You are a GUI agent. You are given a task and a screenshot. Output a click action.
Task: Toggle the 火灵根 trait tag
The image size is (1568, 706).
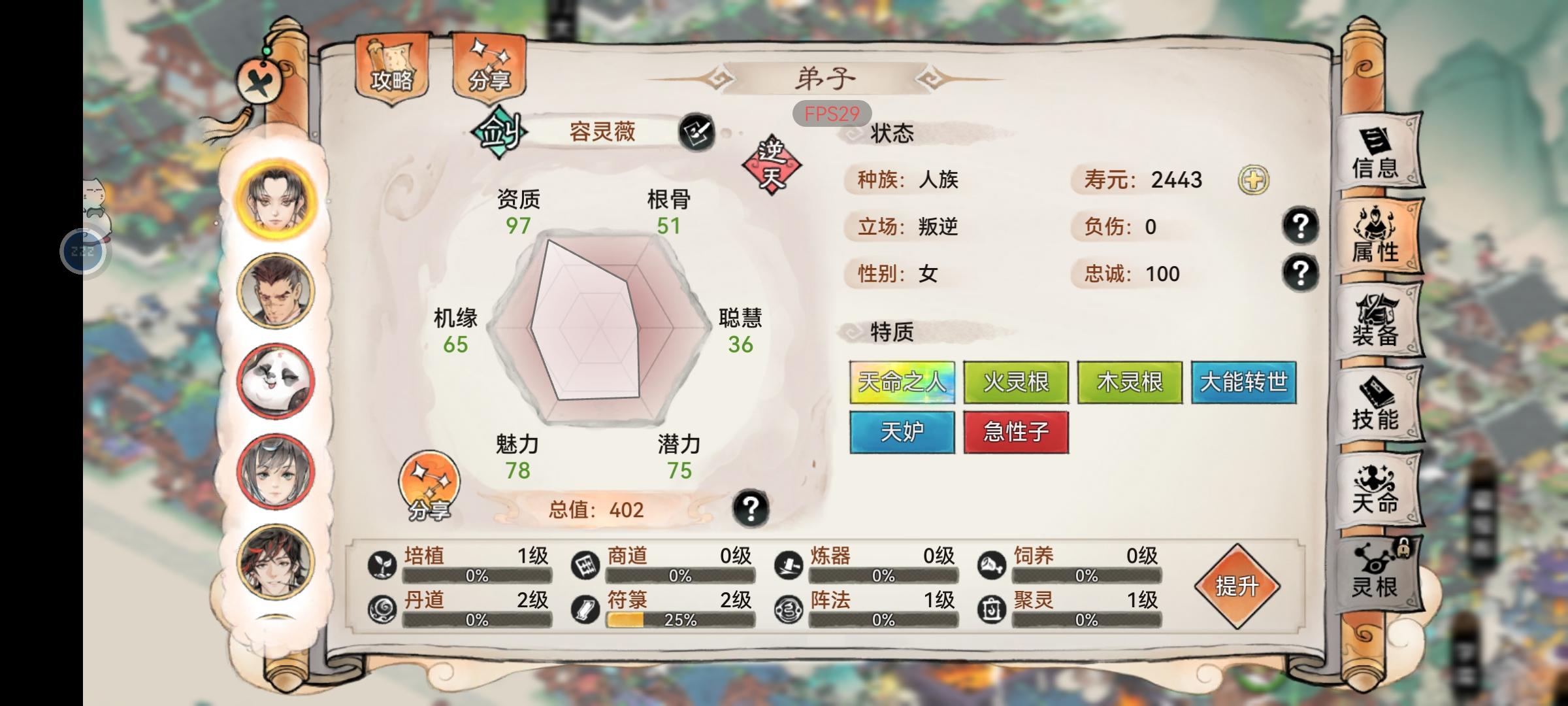[1016, 383]
